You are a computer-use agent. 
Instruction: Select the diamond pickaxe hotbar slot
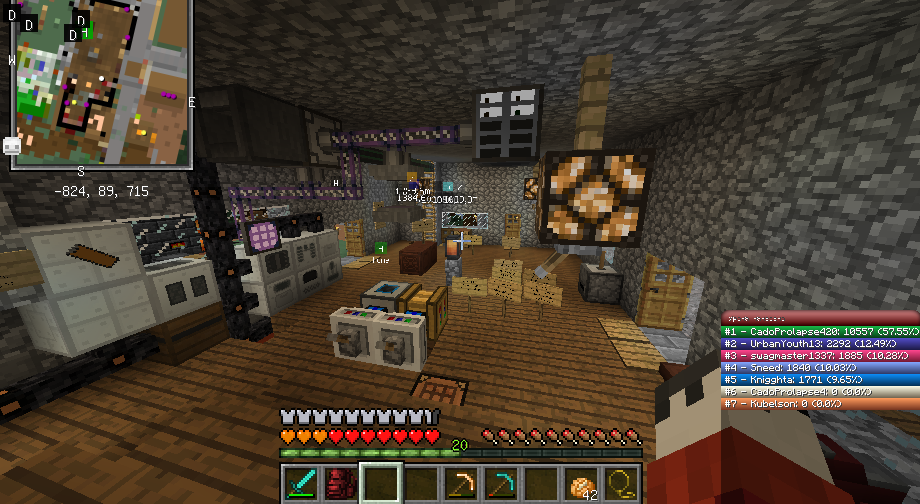[x=501, y=483]
